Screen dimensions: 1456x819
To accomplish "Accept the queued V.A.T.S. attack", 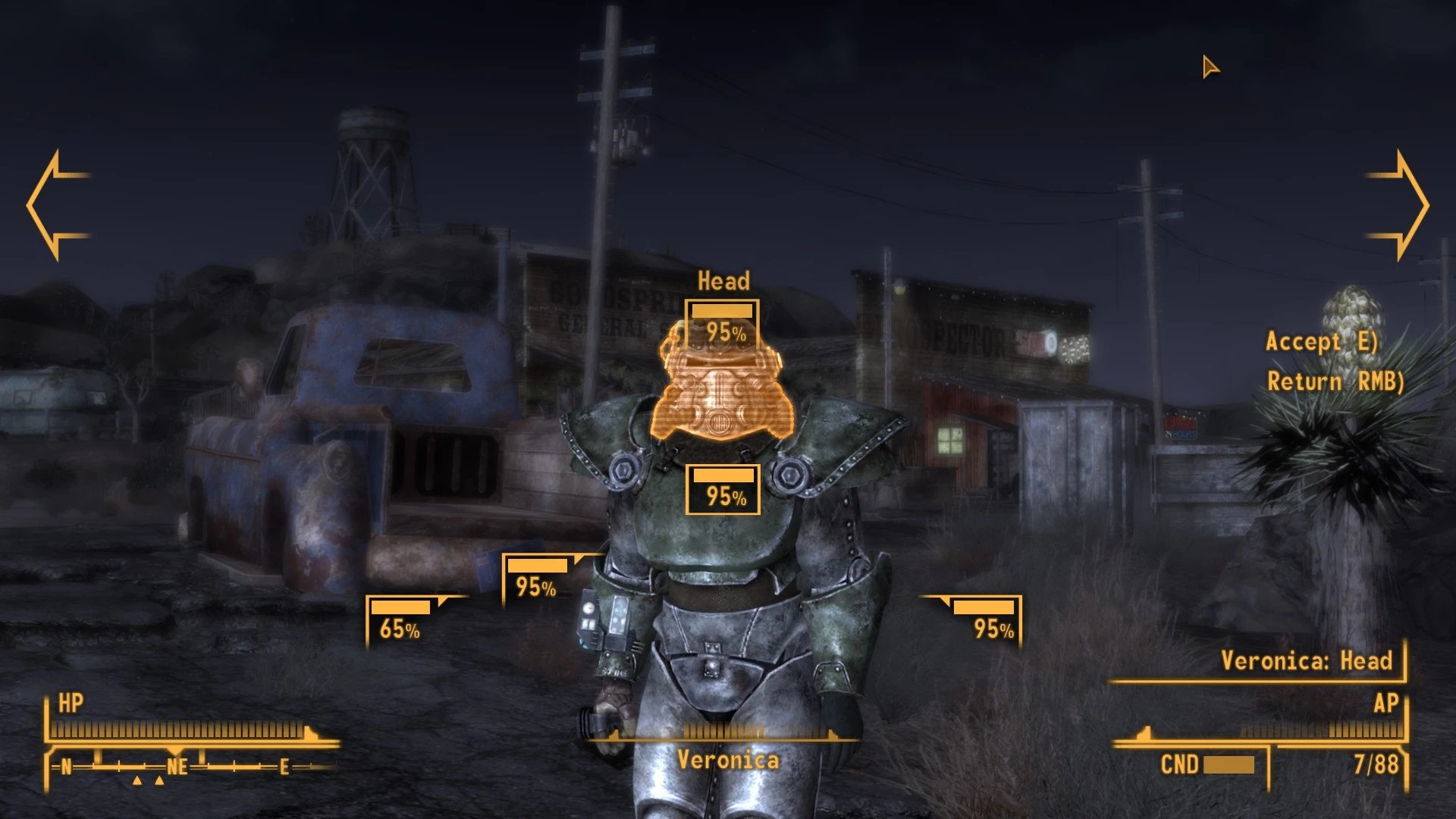I will click(1321, 342).
